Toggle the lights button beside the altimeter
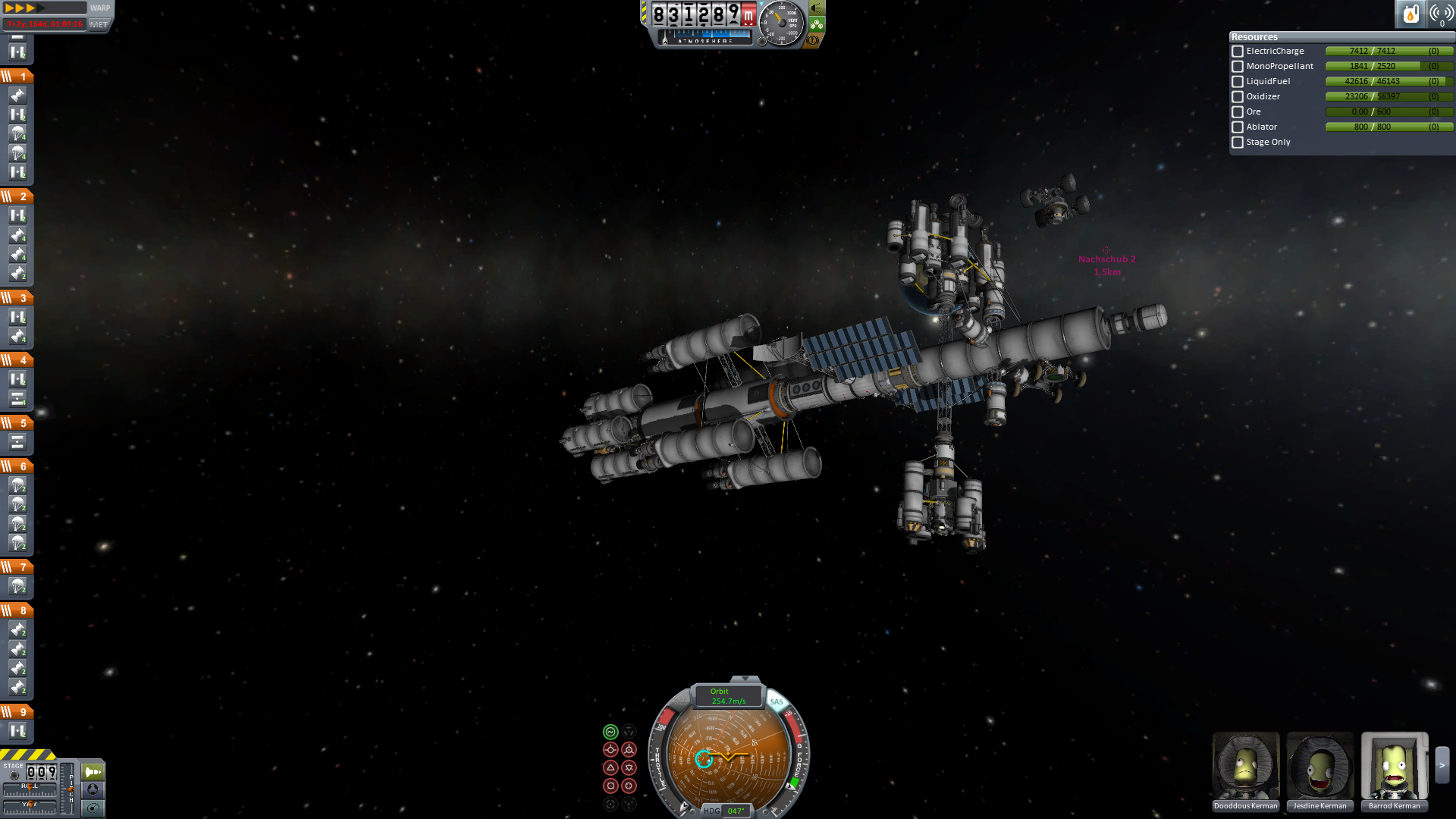 tap(817, 8)
